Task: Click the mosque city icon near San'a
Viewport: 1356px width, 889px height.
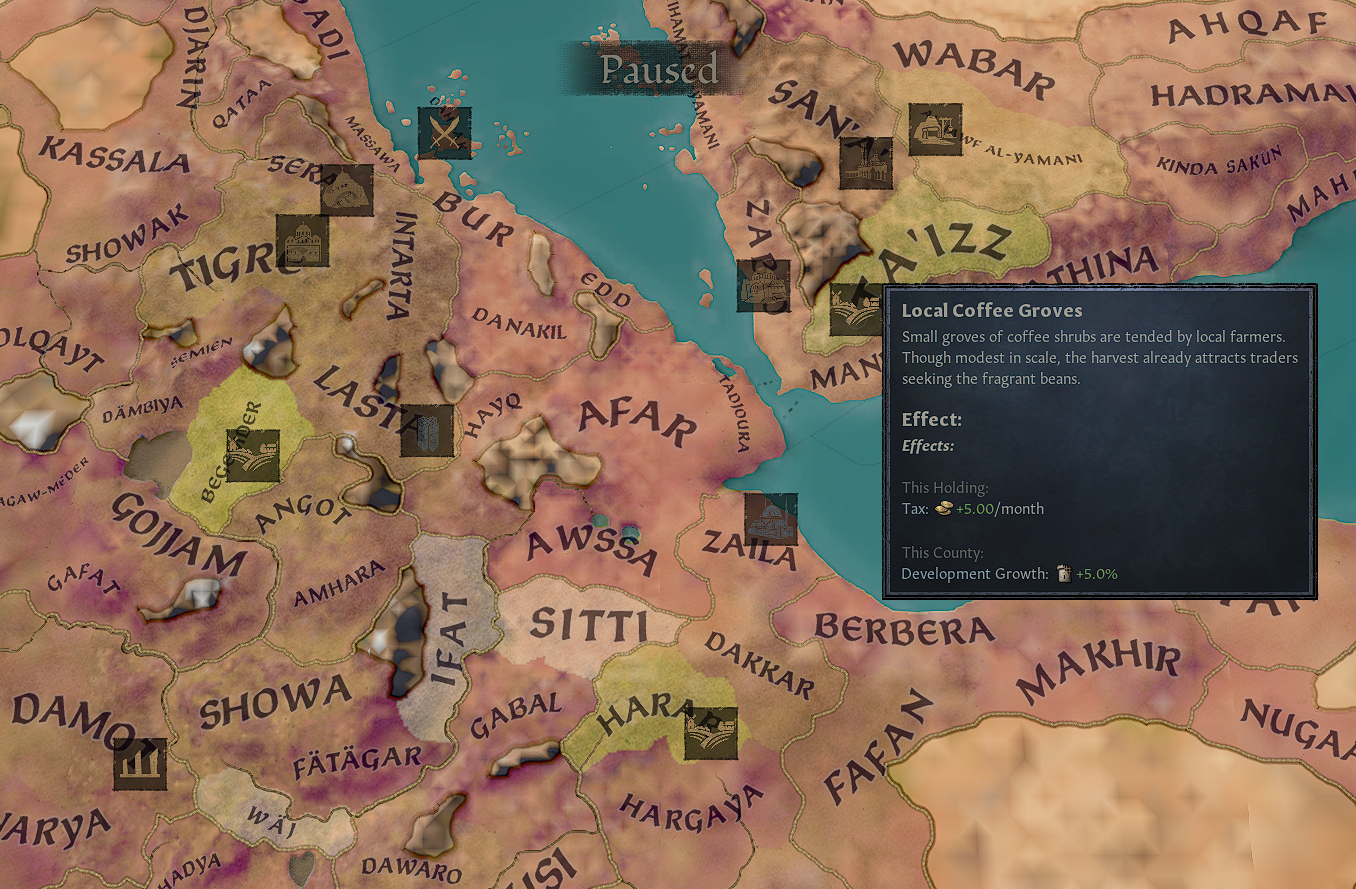Action: (x=868, y=163)
